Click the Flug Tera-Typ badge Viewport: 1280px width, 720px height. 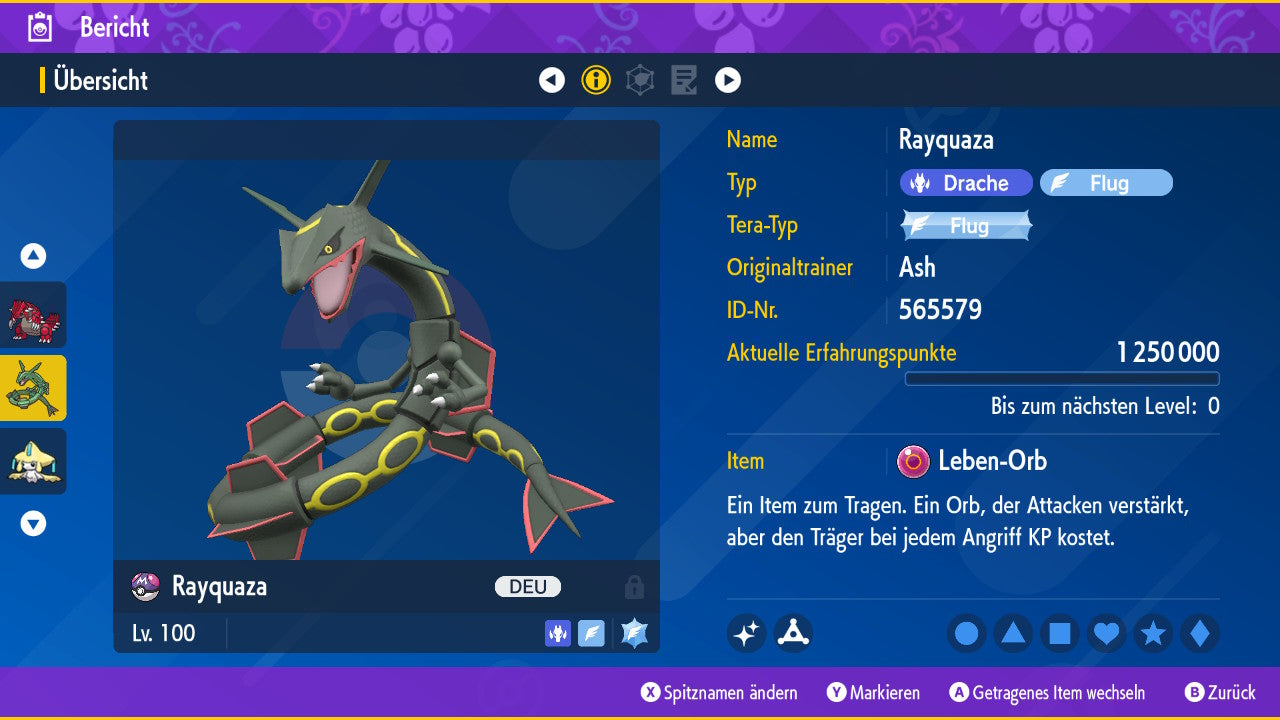(x=966, y=226)
